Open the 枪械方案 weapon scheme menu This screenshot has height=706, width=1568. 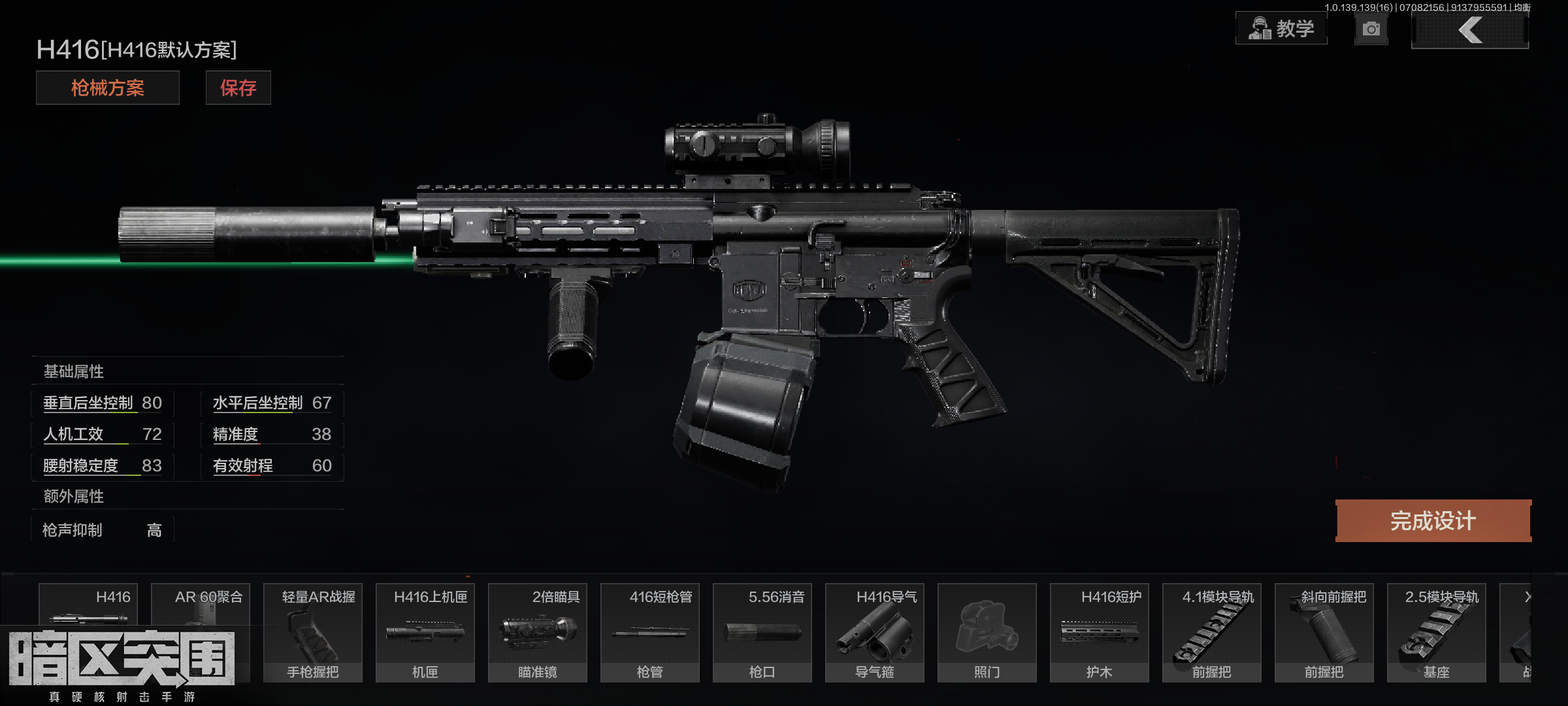tap(108, 88)
